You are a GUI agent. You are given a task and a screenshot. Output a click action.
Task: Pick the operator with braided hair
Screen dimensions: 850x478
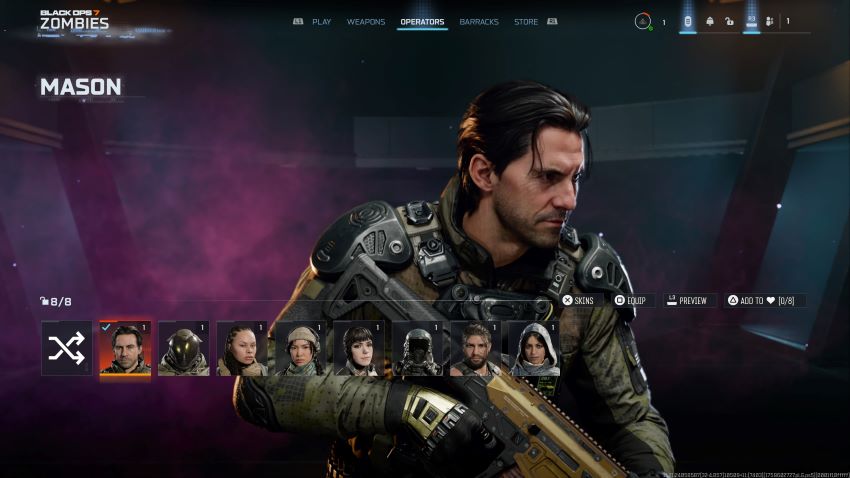pos(242,348)
